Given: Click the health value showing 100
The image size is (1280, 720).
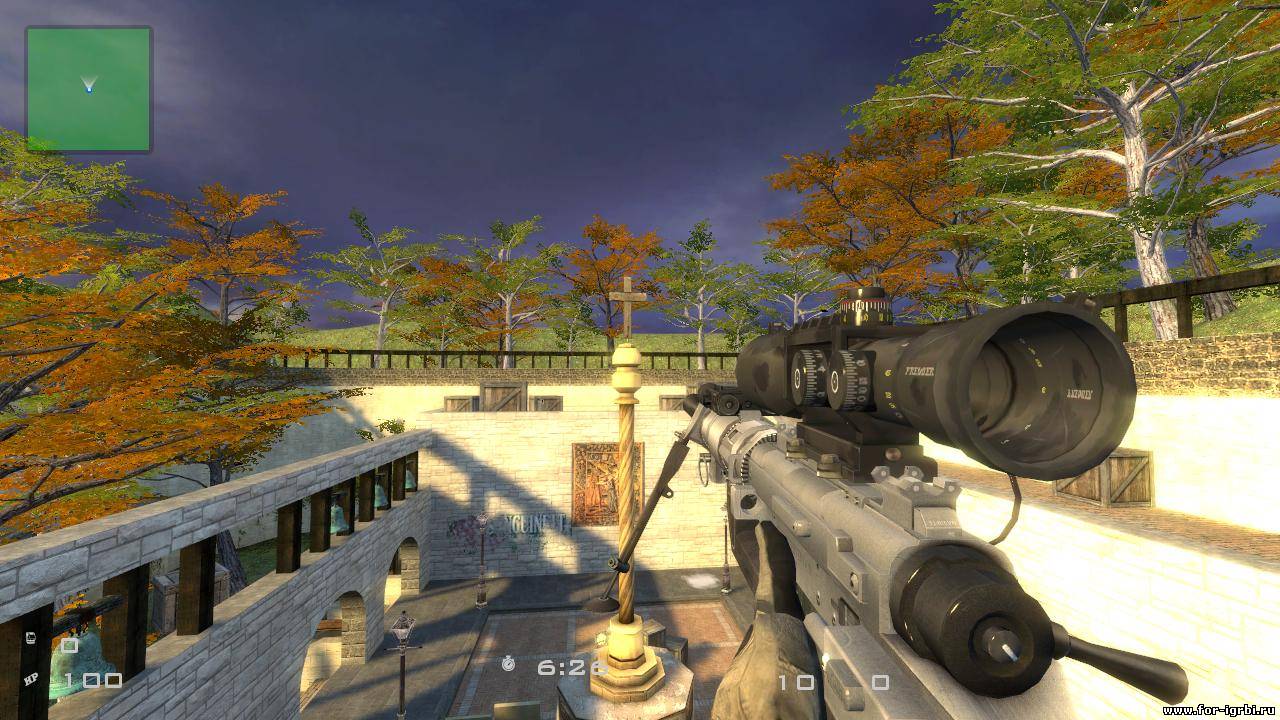Looking at the screenshot, I should click(x=92, y=680).
